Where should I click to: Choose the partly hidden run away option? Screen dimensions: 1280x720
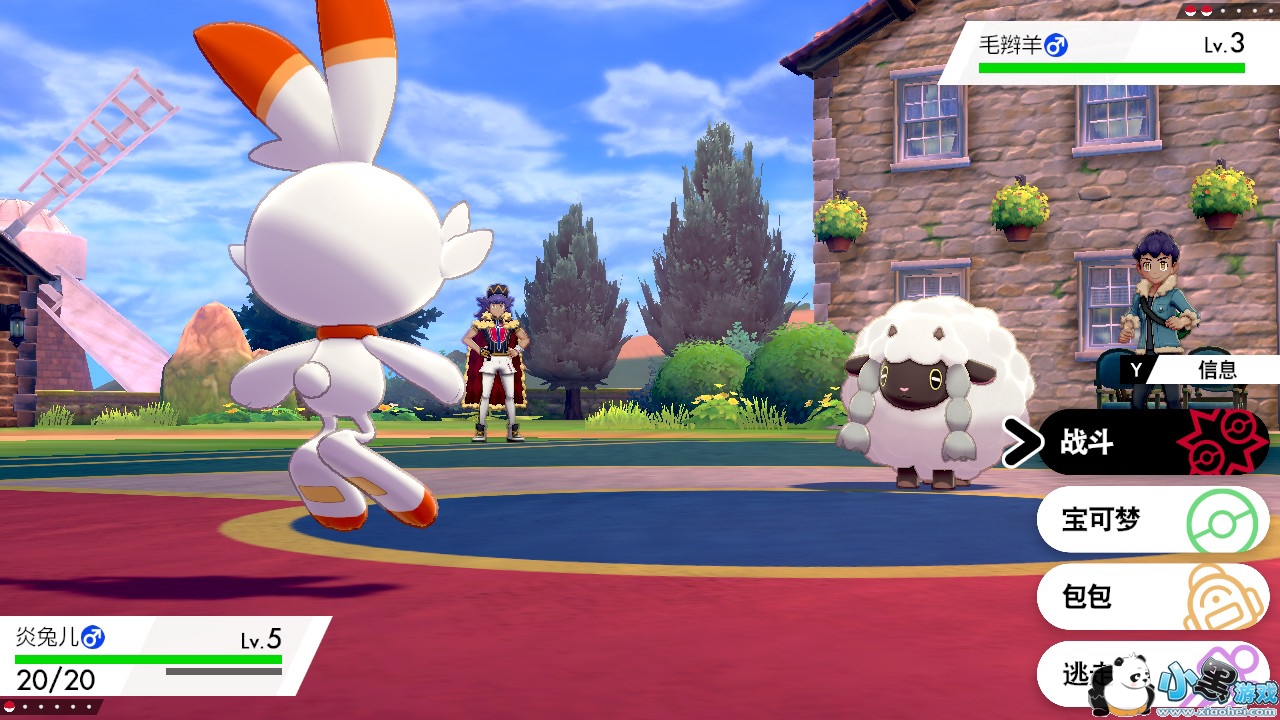tap(1070, 672)
